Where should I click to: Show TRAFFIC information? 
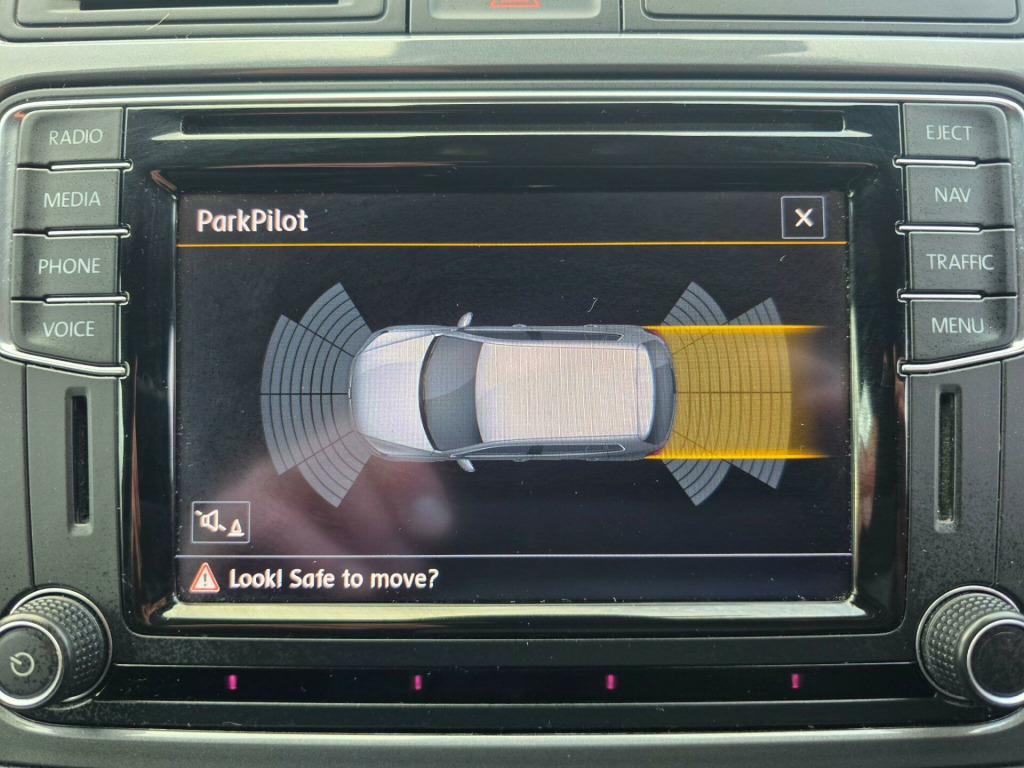point(958,262)
